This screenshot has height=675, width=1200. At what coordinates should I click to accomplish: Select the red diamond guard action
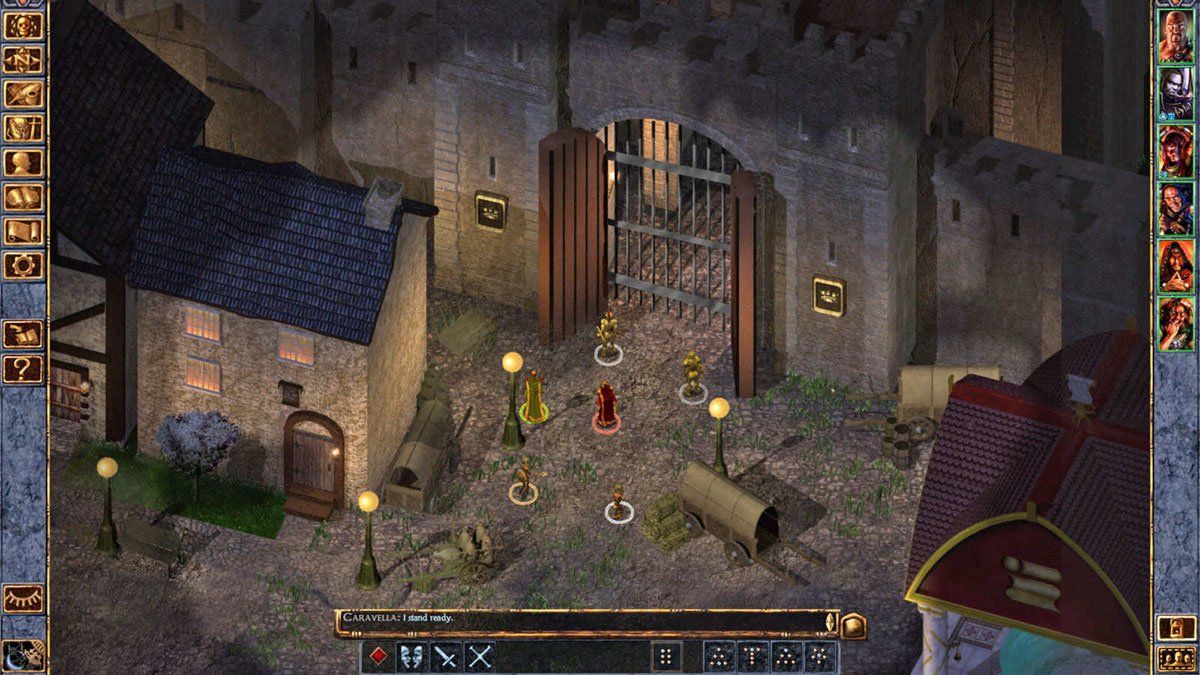pos(378,657)
